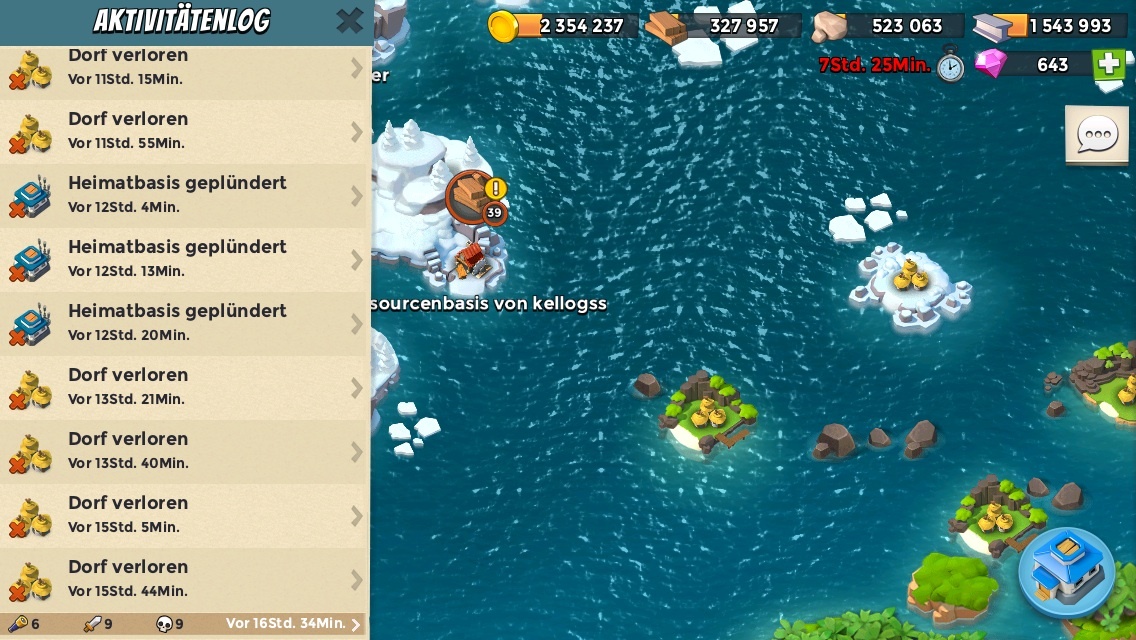Return to the home base with blue building button
This screenshot has height=640, width=1136.
click(x=1066, y=572)
